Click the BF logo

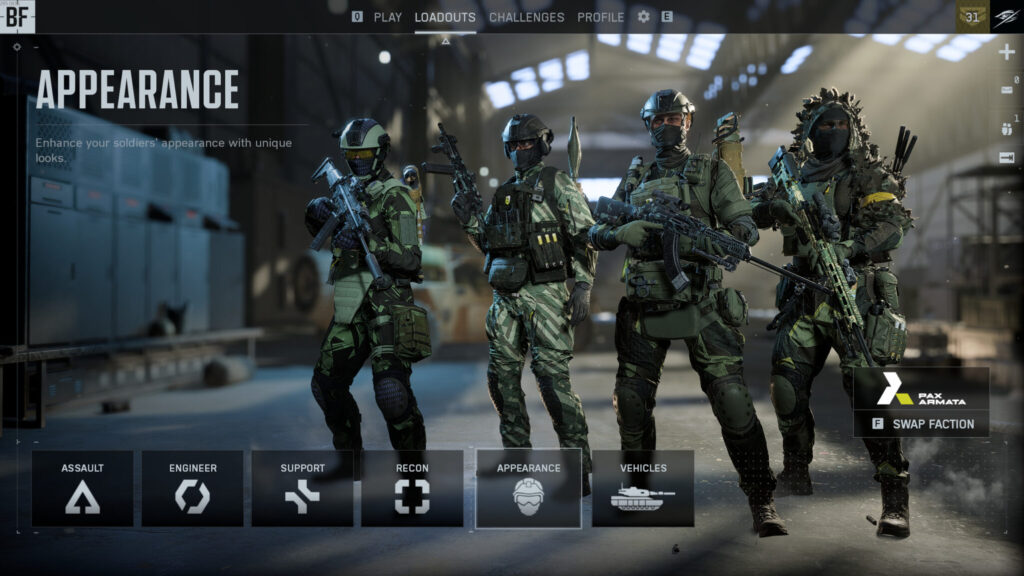pos(17,15)
